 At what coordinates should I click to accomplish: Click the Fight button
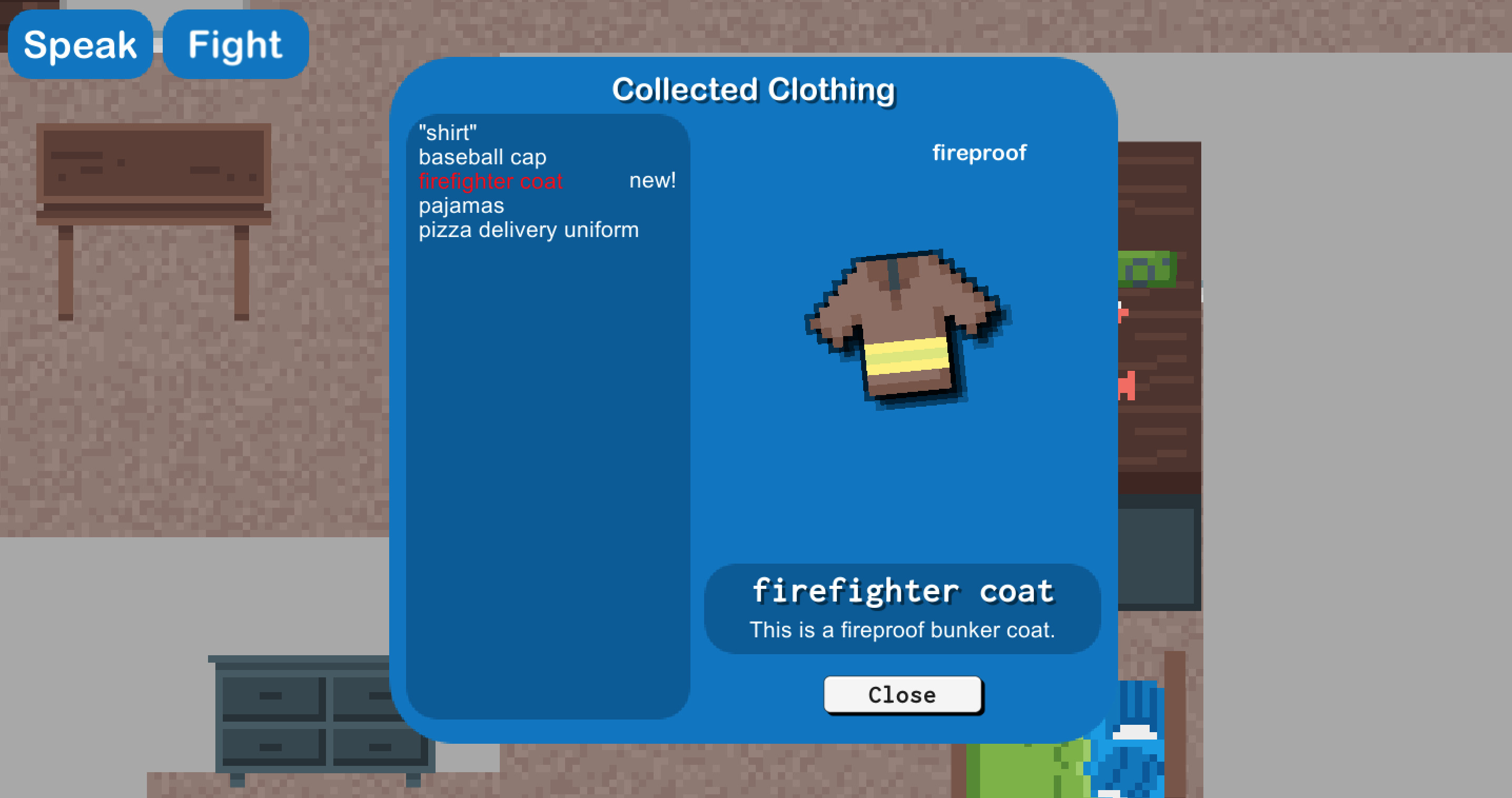click(235, 45)
